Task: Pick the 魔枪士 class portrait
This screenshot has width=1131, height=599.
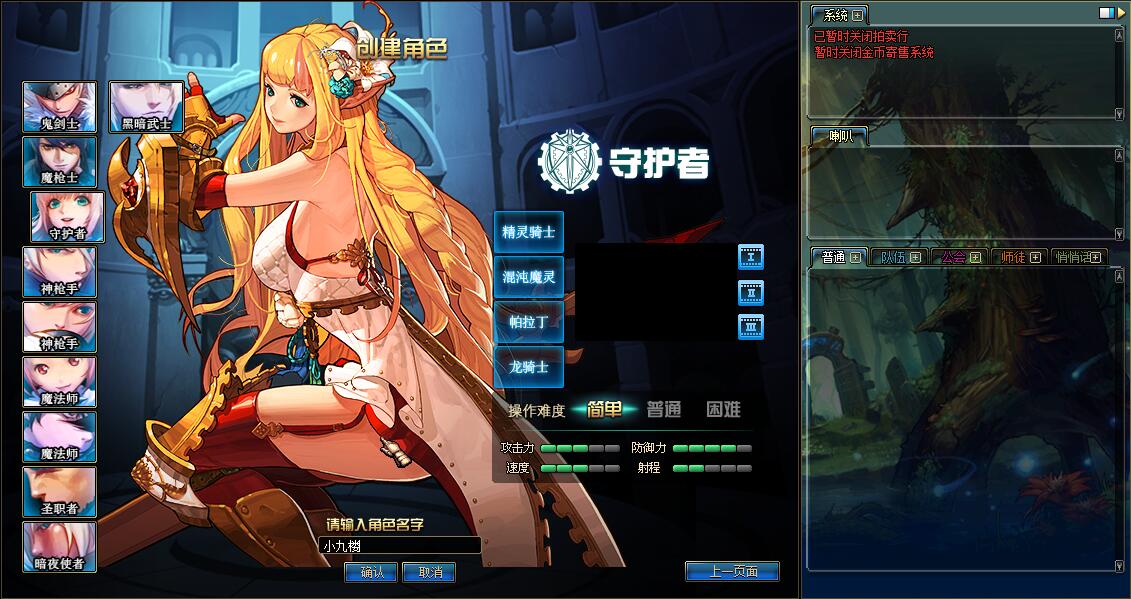Action: click(x=60, y=162)
